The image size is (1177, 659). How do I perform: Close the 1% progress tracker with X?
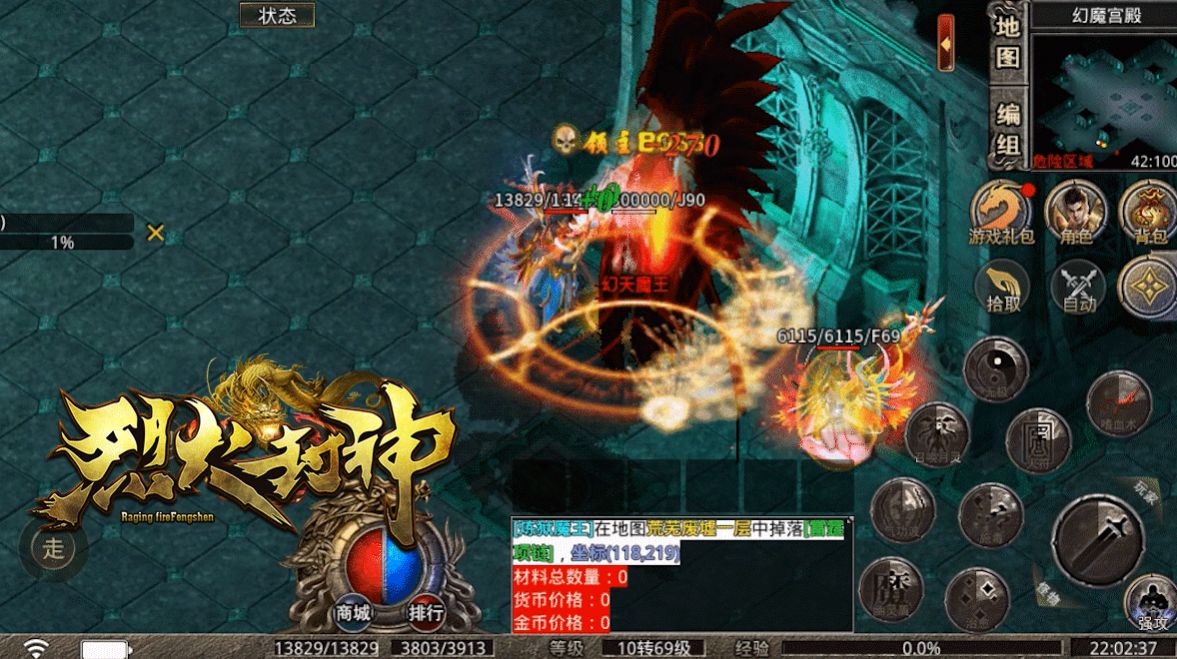[155, 233]
